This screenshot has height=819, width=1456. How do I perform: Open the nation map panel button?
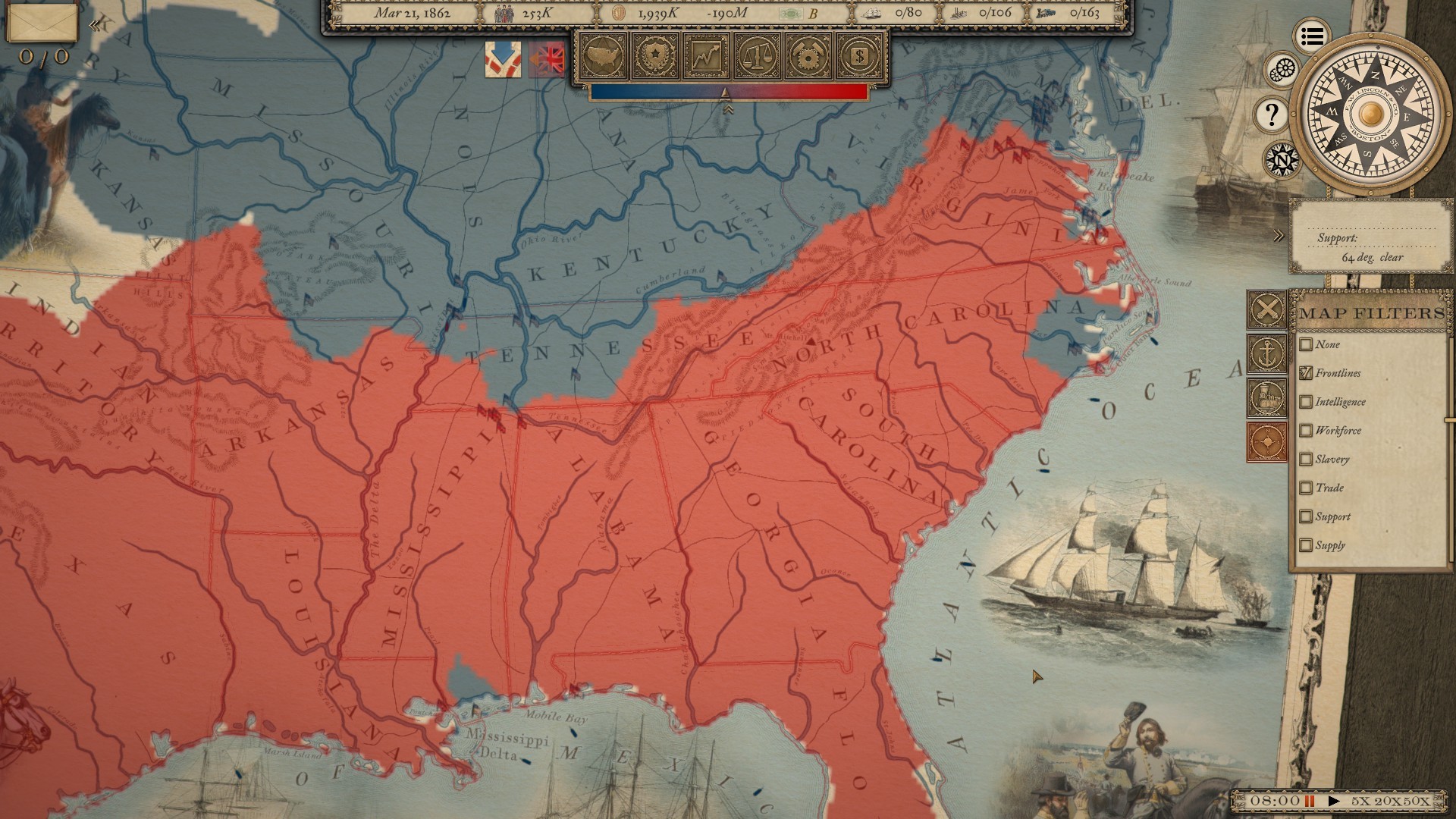[x=603, y=55]
